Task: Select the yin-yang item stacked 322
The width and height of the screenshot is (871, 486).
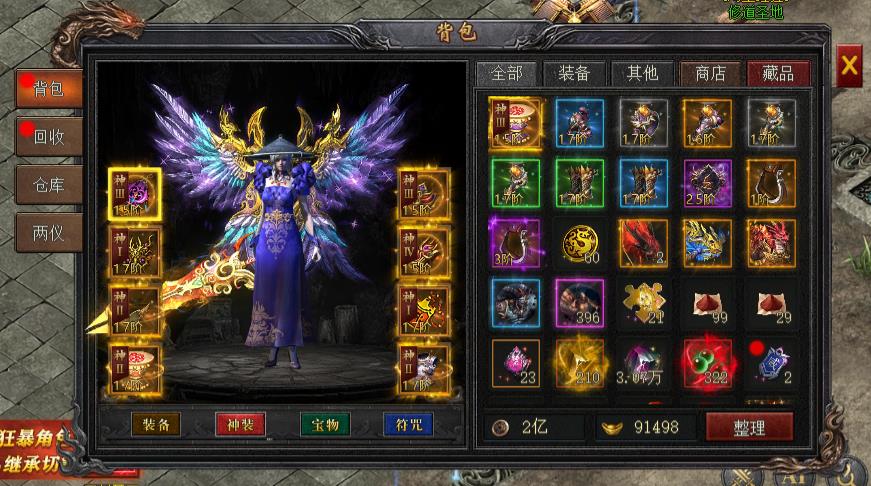Action: coord(707,363)
